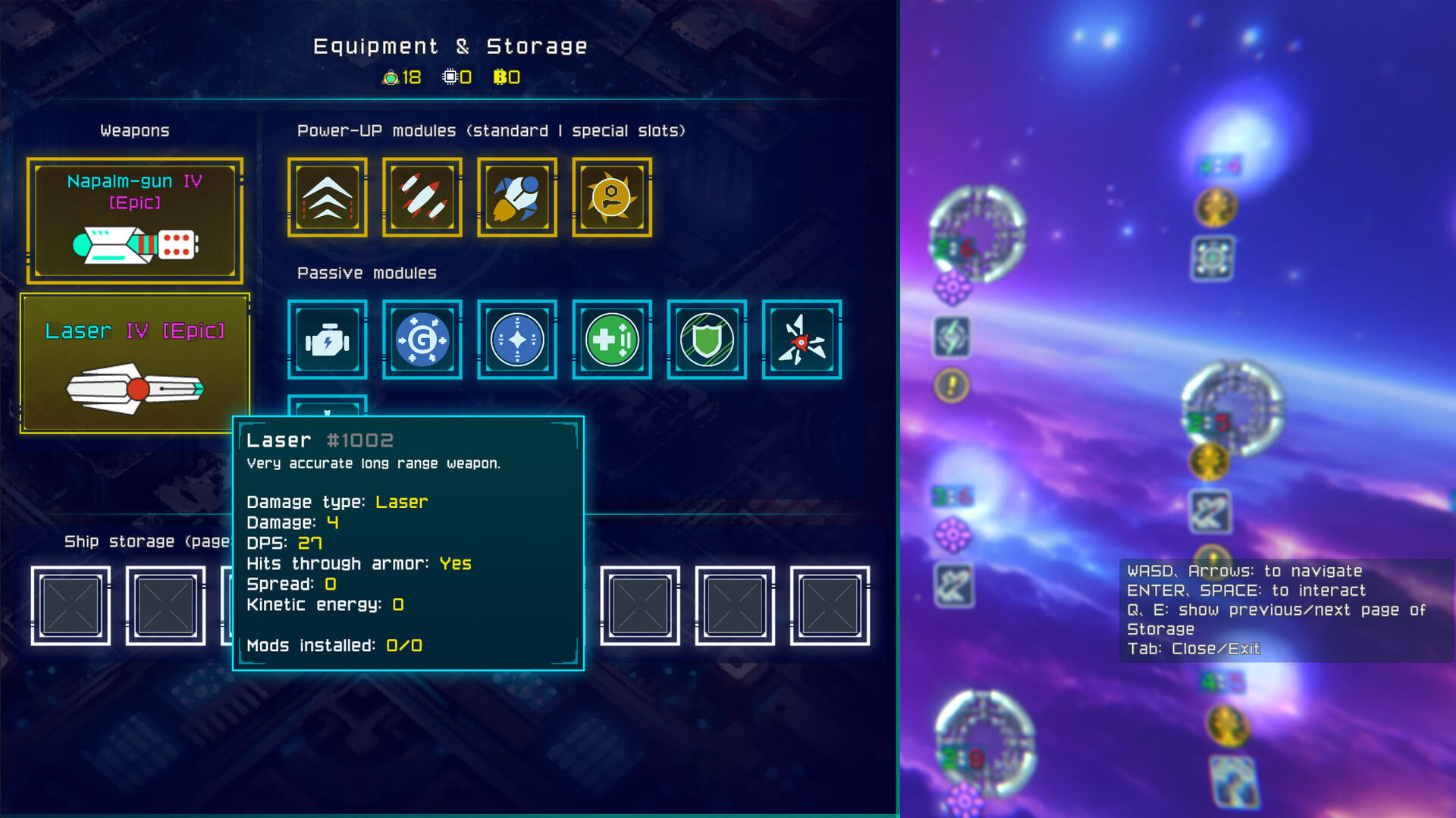Click the green health boost passive module

pos(611,339)
